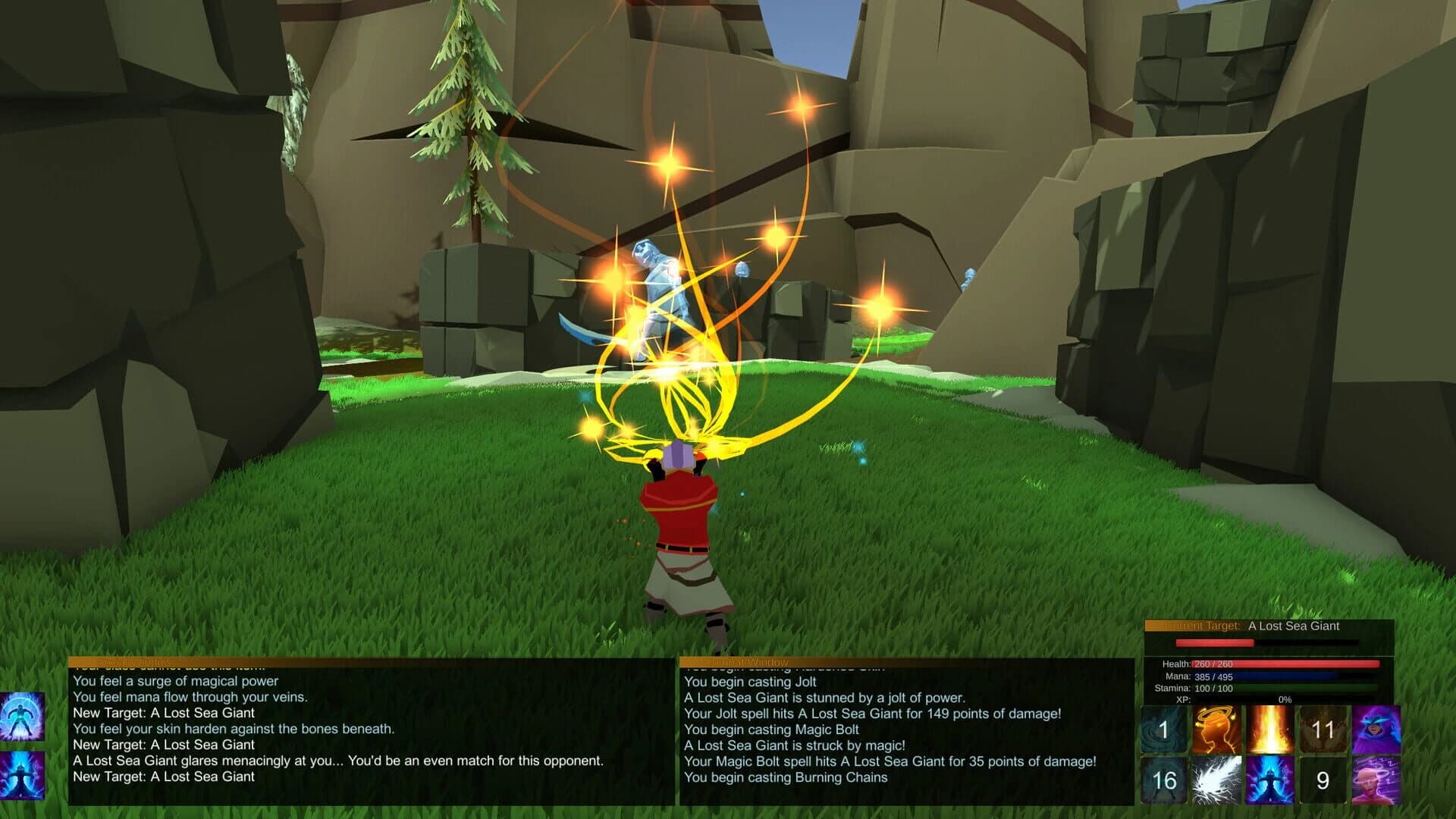1456x819 pixels.
Task: Click the blue Mana bar
Action: (1283, 677)
